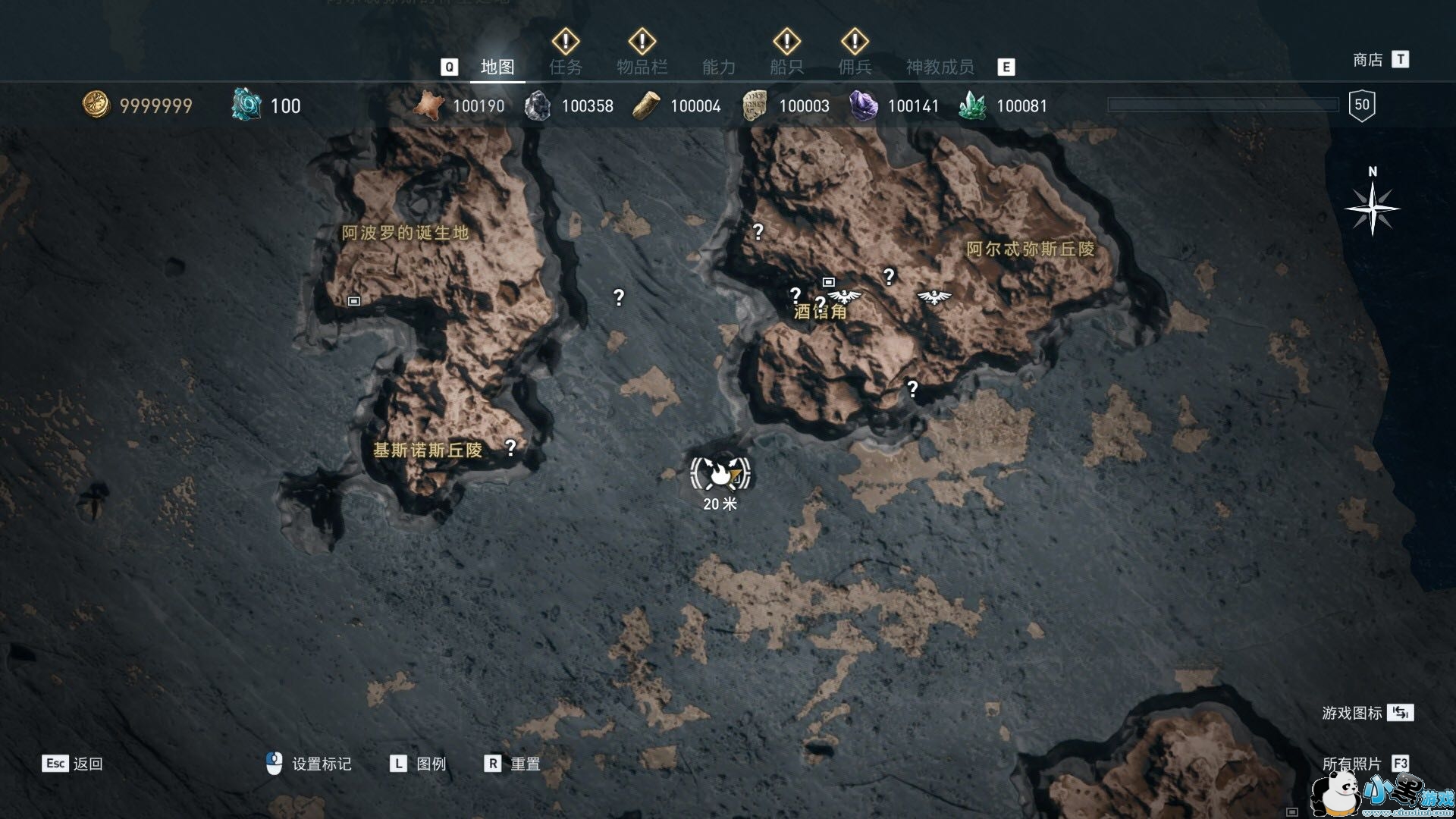Open the 船只 ship tab
The height and width of the screenshot is (819, 1456).
pyautogui.click(x=786, y=67)
